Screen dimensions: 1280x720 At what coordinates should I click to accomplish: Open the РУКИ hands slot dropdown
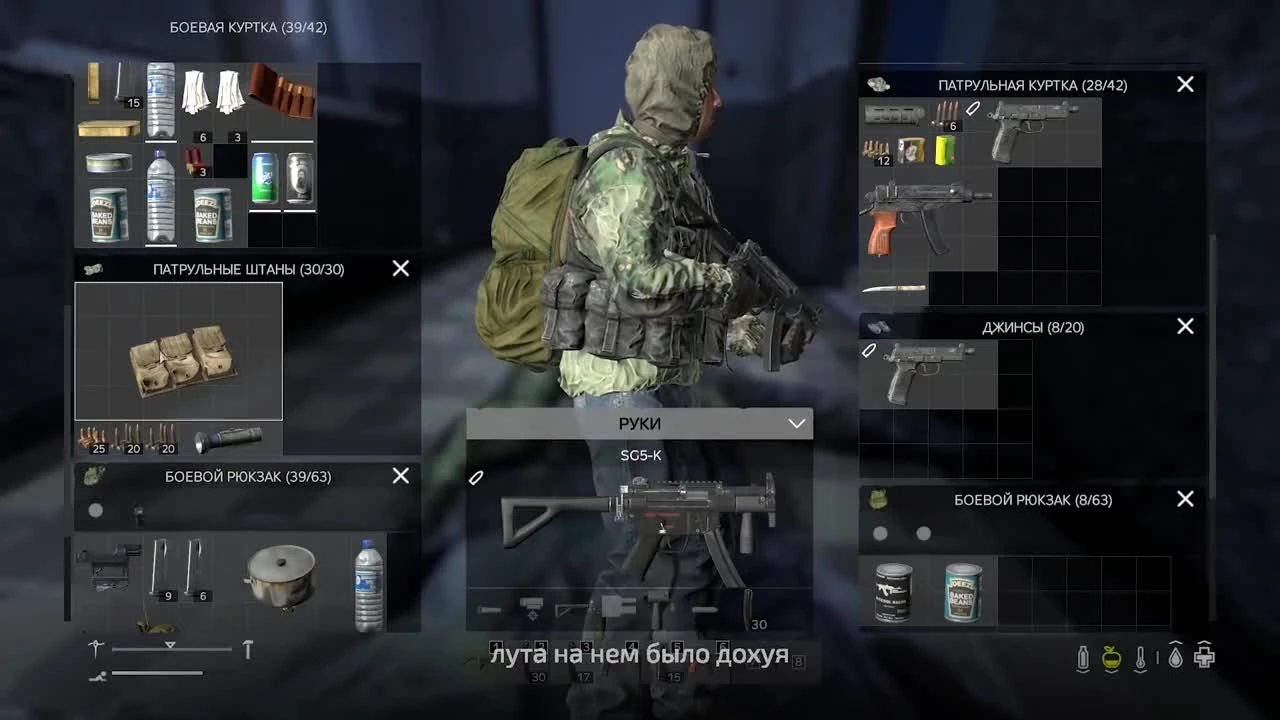(x=796, y=423)
